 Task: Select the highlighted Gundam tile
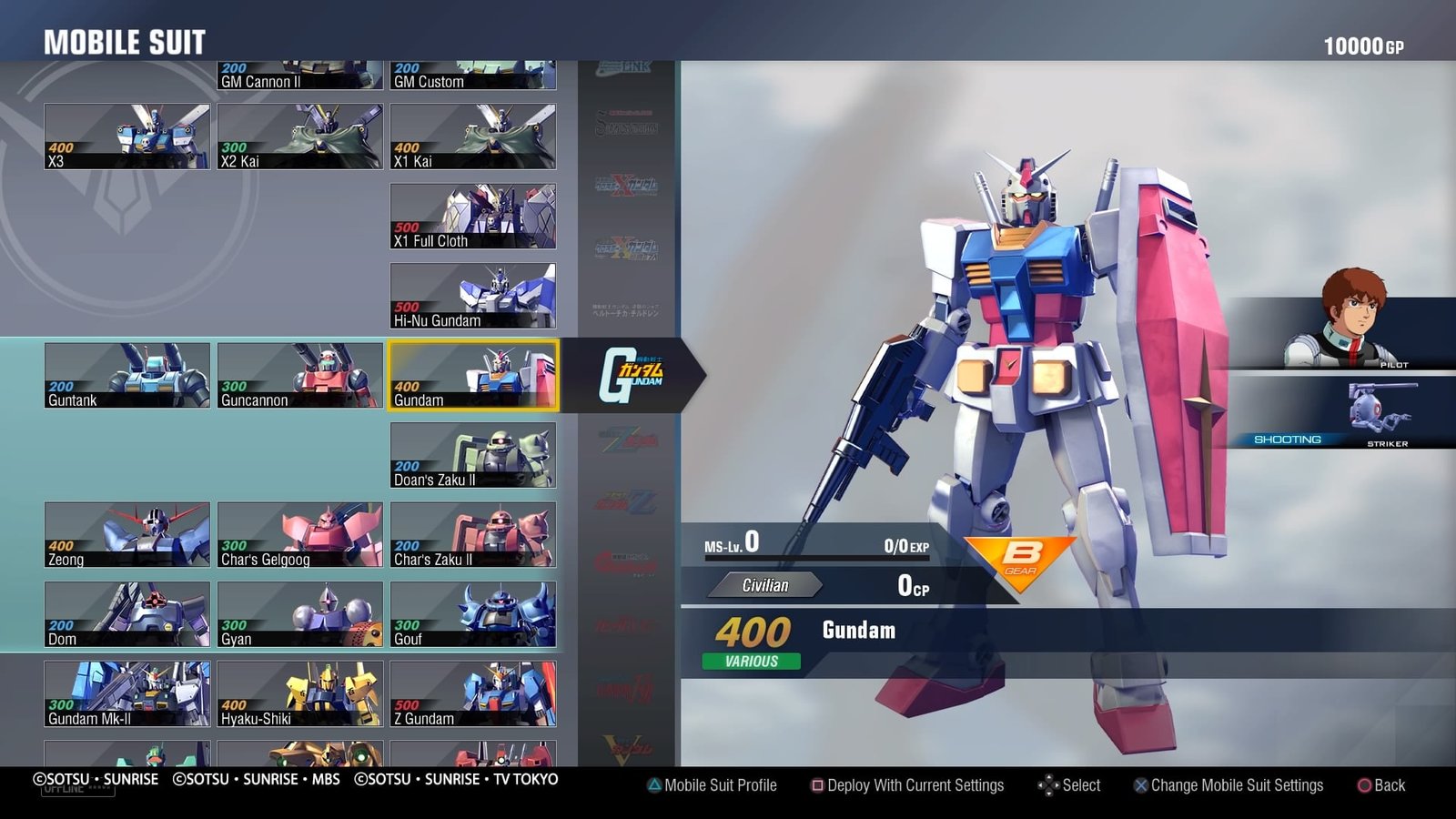pyautogui.click(x=472, y=375)
